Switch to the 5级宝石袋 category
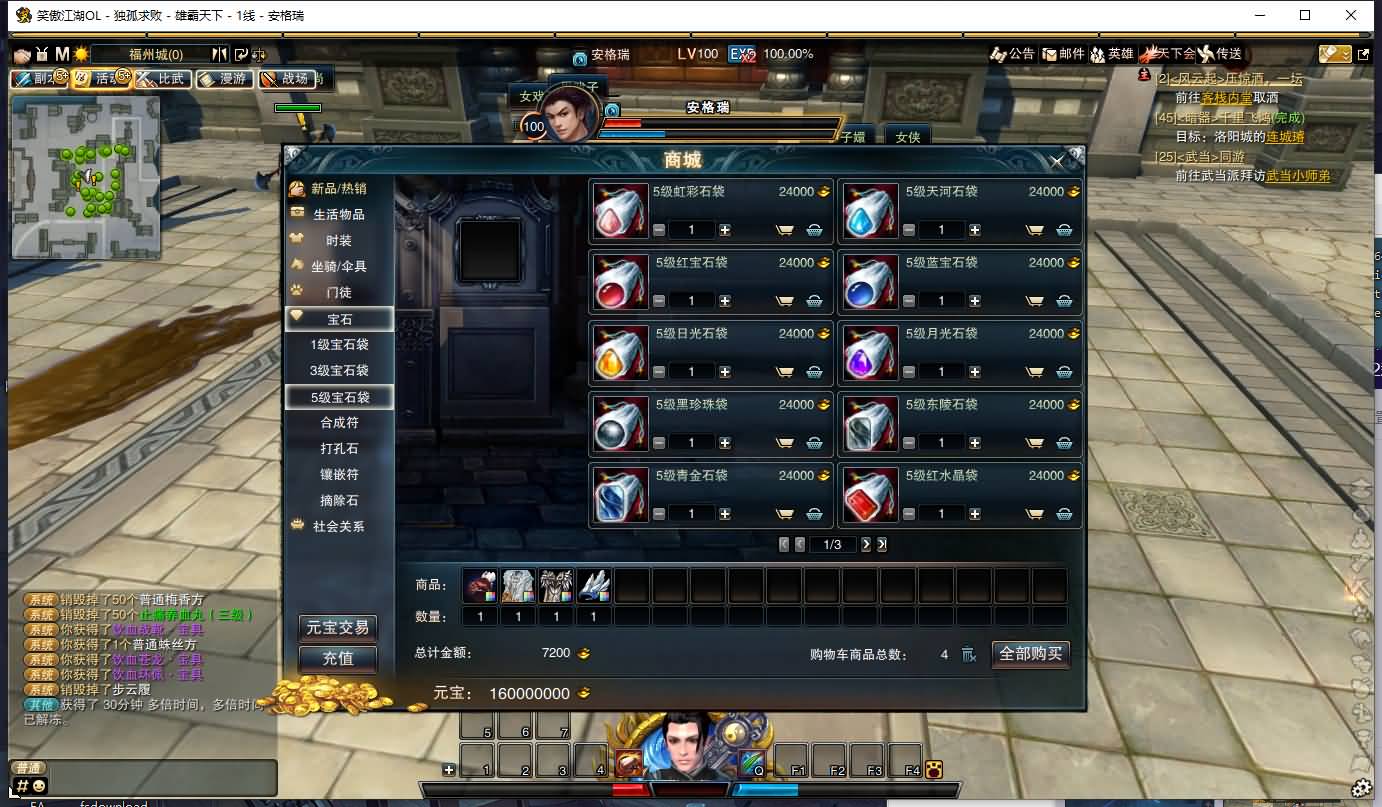Viewport: 1382px width, 807px height. pos(342,396)
